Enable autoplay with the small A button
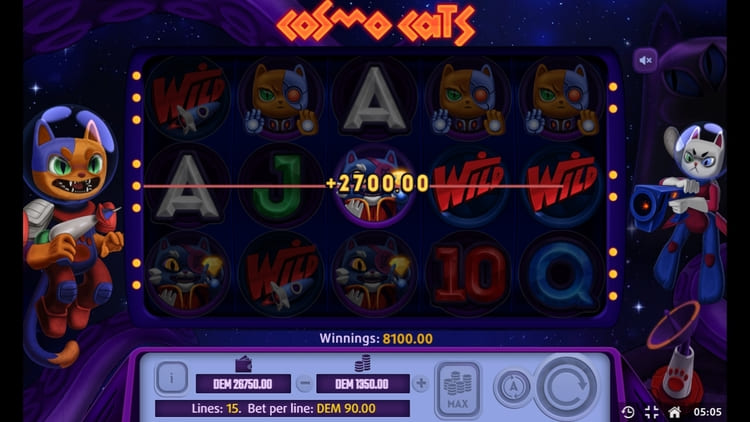The height and width of the screenshot is (422, 750). tap(512, 388)
